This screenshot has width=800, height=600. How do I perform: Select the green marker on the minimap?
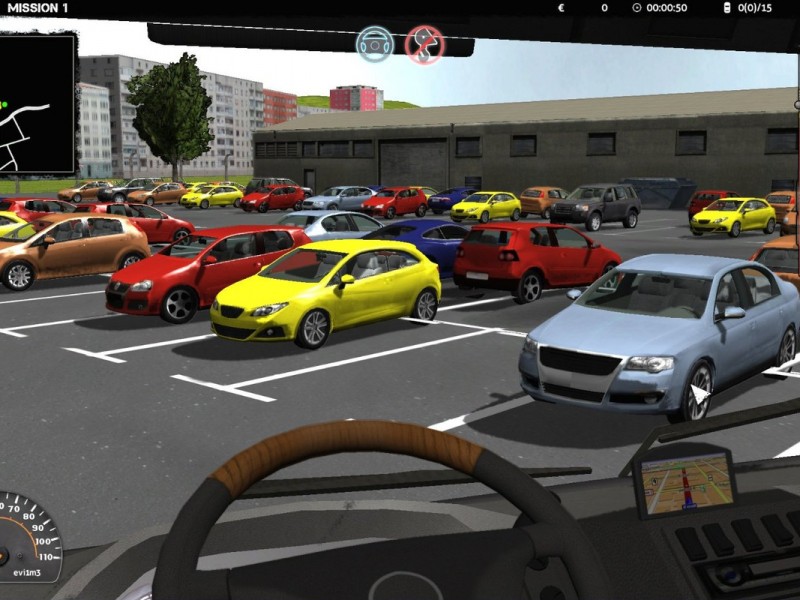[3, 104]
